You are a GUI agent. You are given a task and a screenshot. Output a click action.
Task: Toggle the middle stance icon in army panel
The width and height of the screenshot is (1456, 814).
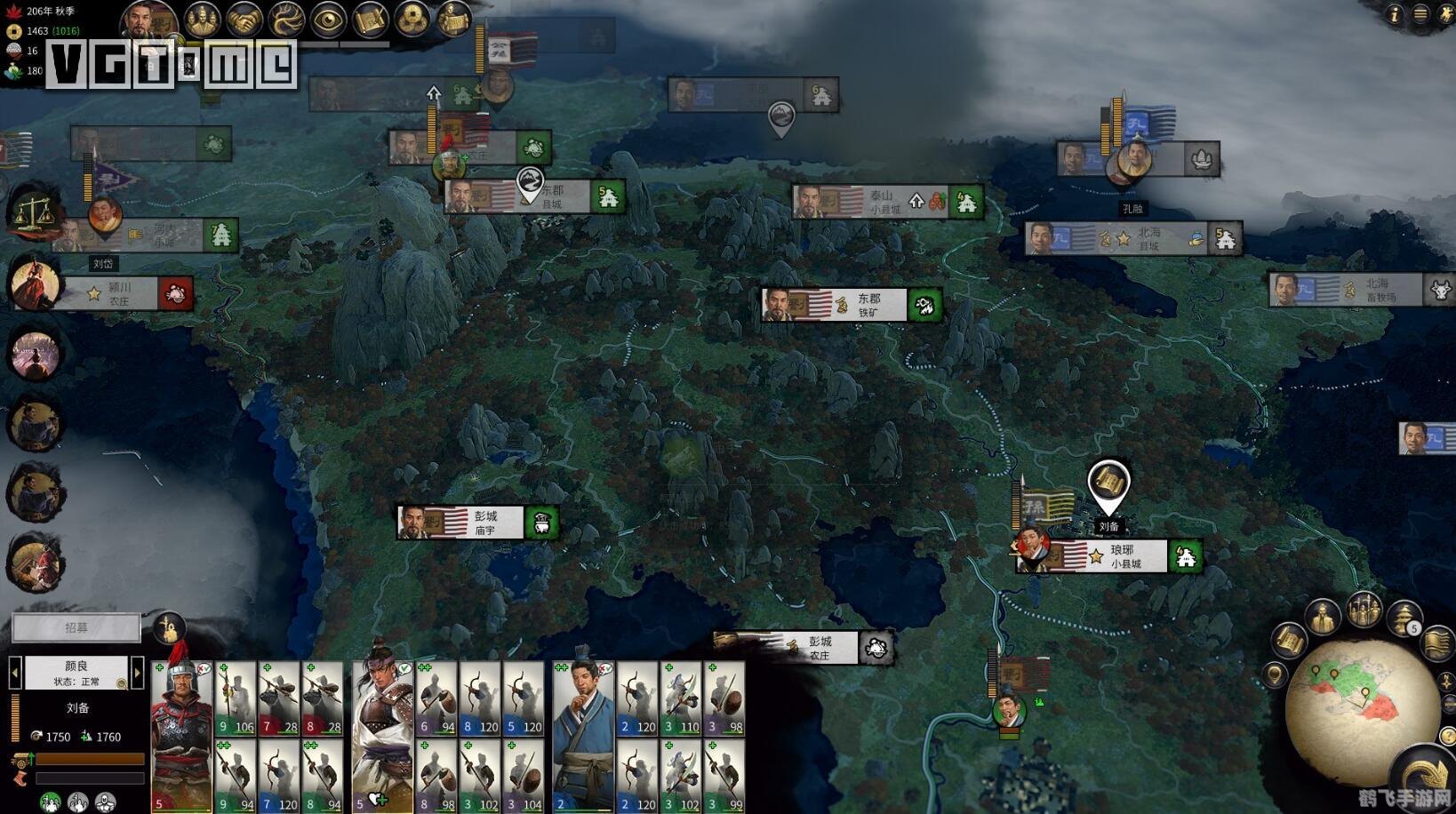79,802
